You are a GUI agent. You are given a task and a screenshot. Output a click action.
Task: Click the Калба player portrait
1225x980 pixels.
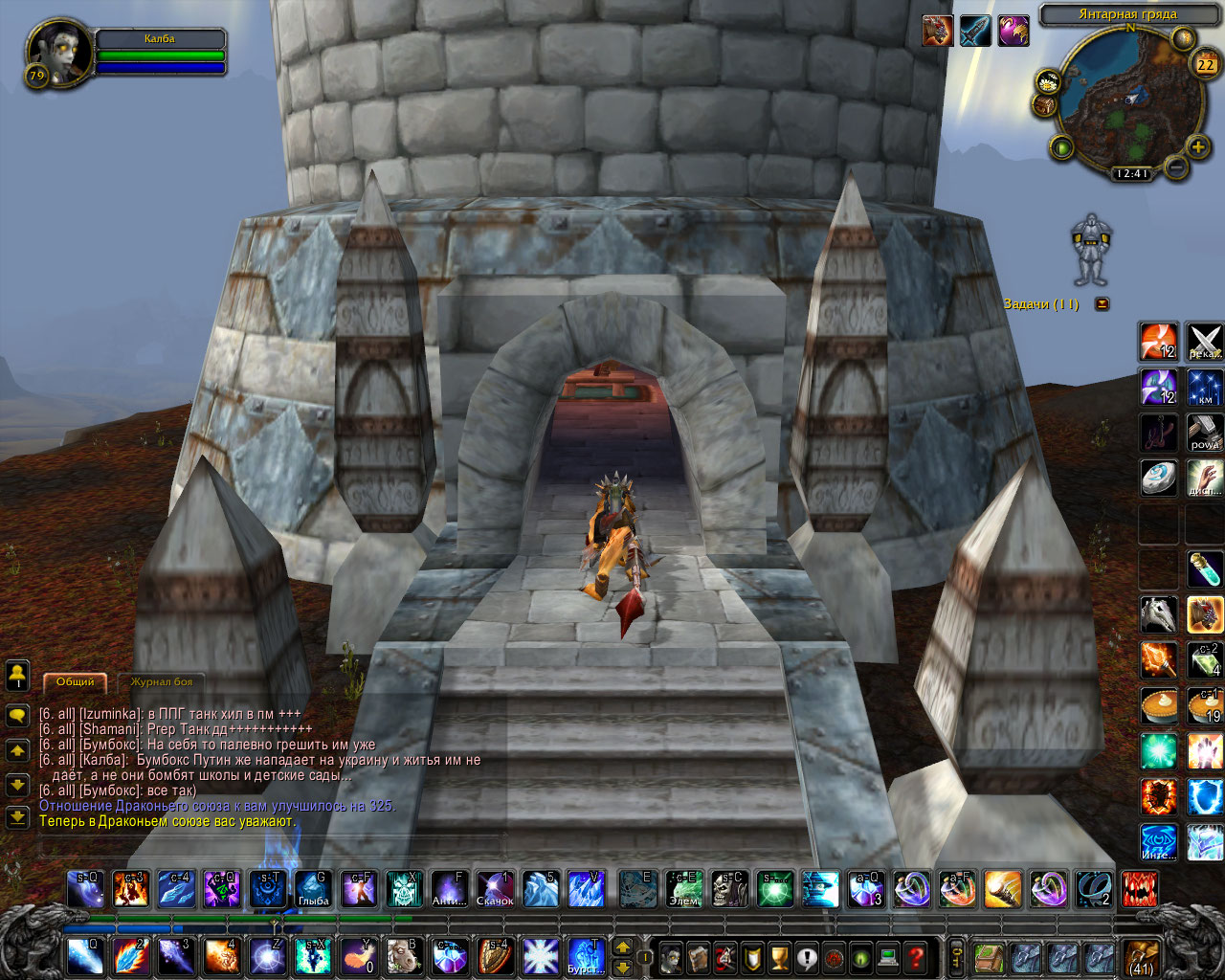59,55
